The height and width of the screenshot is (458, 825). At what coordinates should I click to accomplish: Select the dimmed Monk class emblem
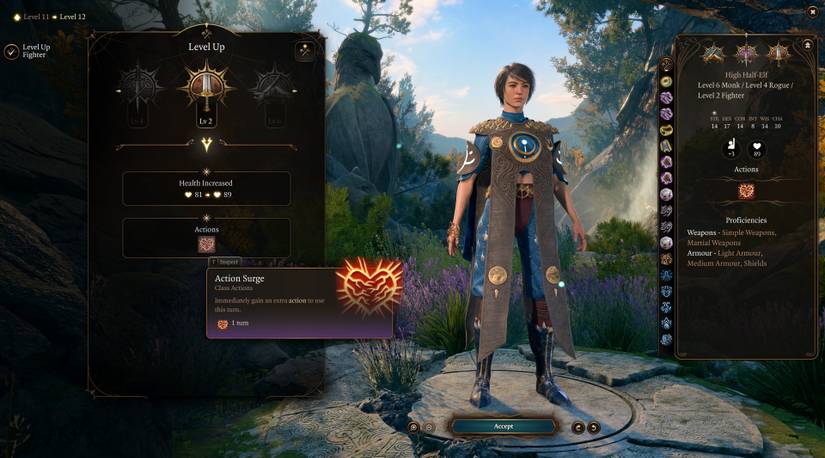click(x=139, y=87)
